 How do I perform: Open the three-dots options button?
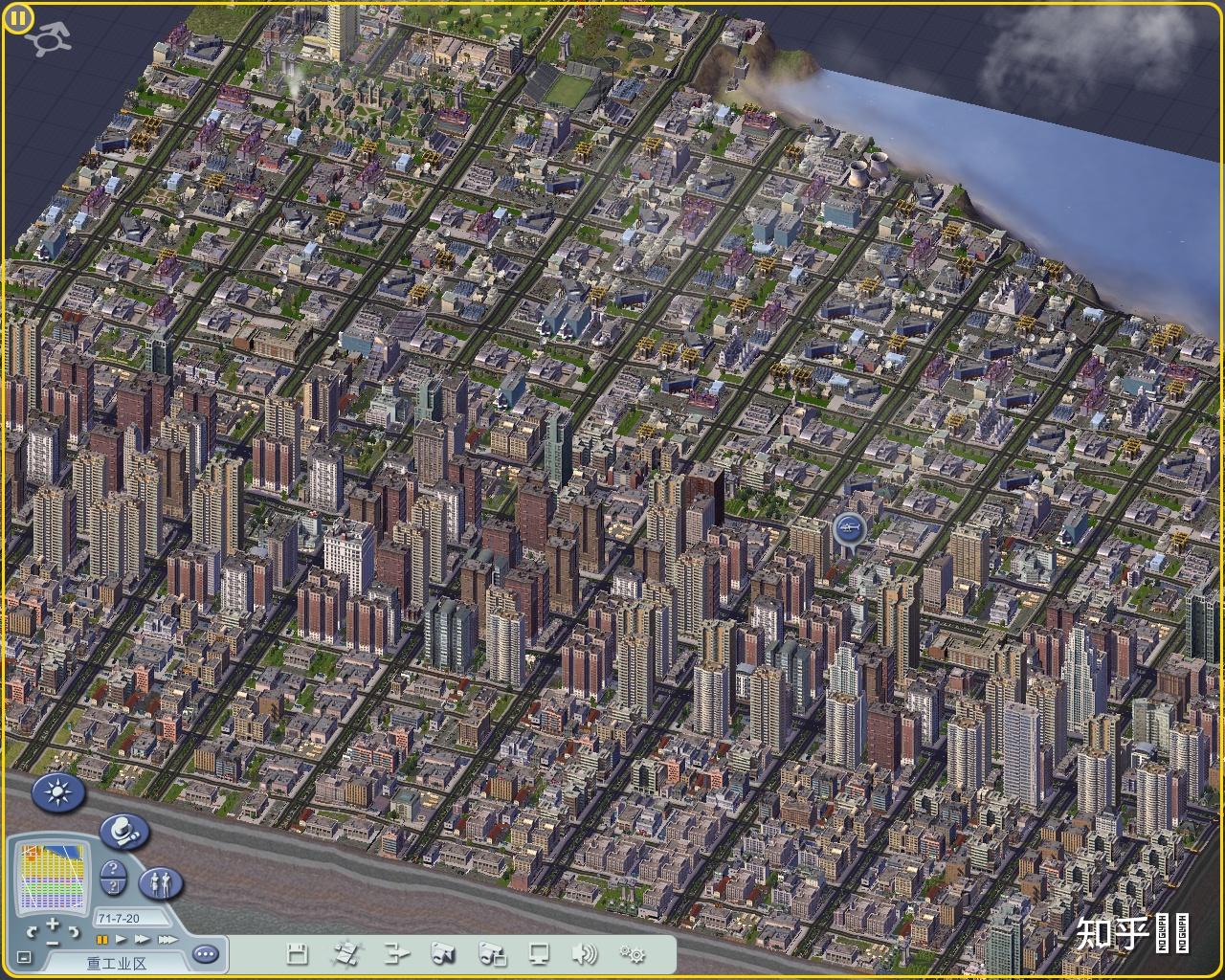click(206, 954)
